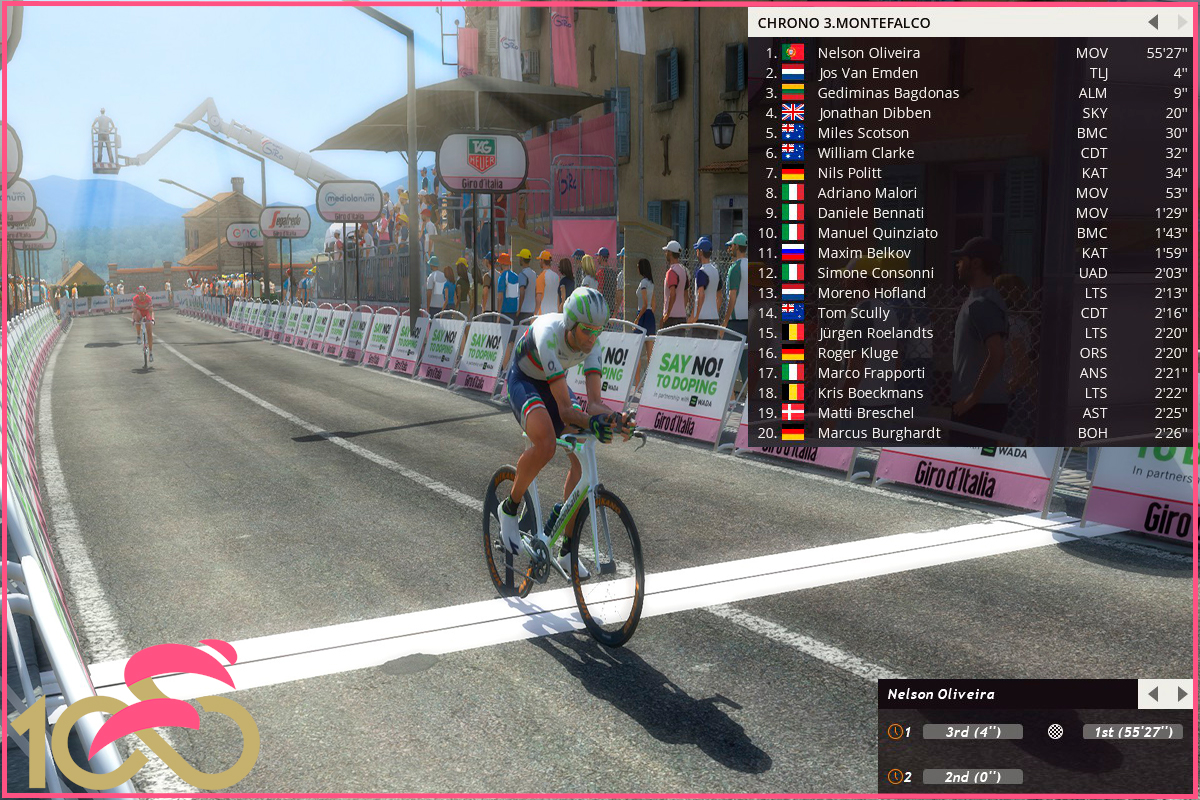Pick Miles Scotson in the results list

[x=863, y=133]
